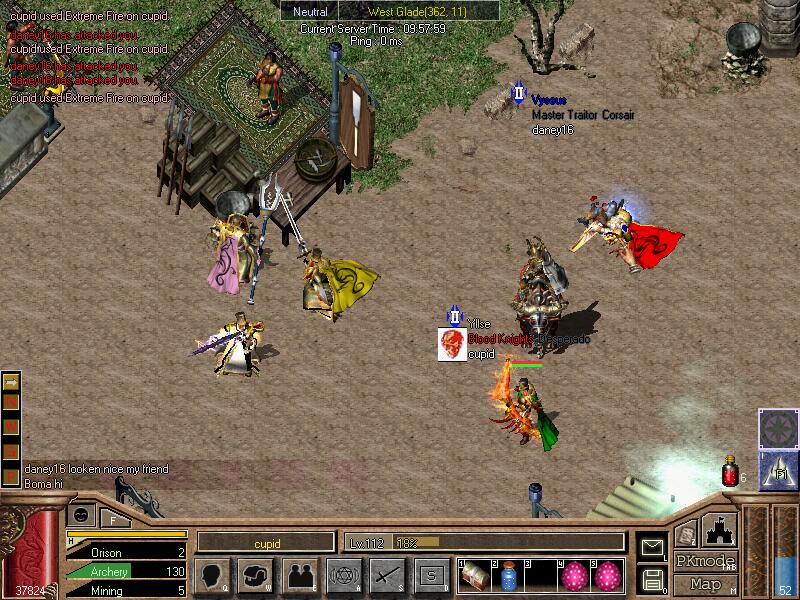Screen dimensions: 800x600
Task: Use the red health potion icon
Action: [729, 473]
